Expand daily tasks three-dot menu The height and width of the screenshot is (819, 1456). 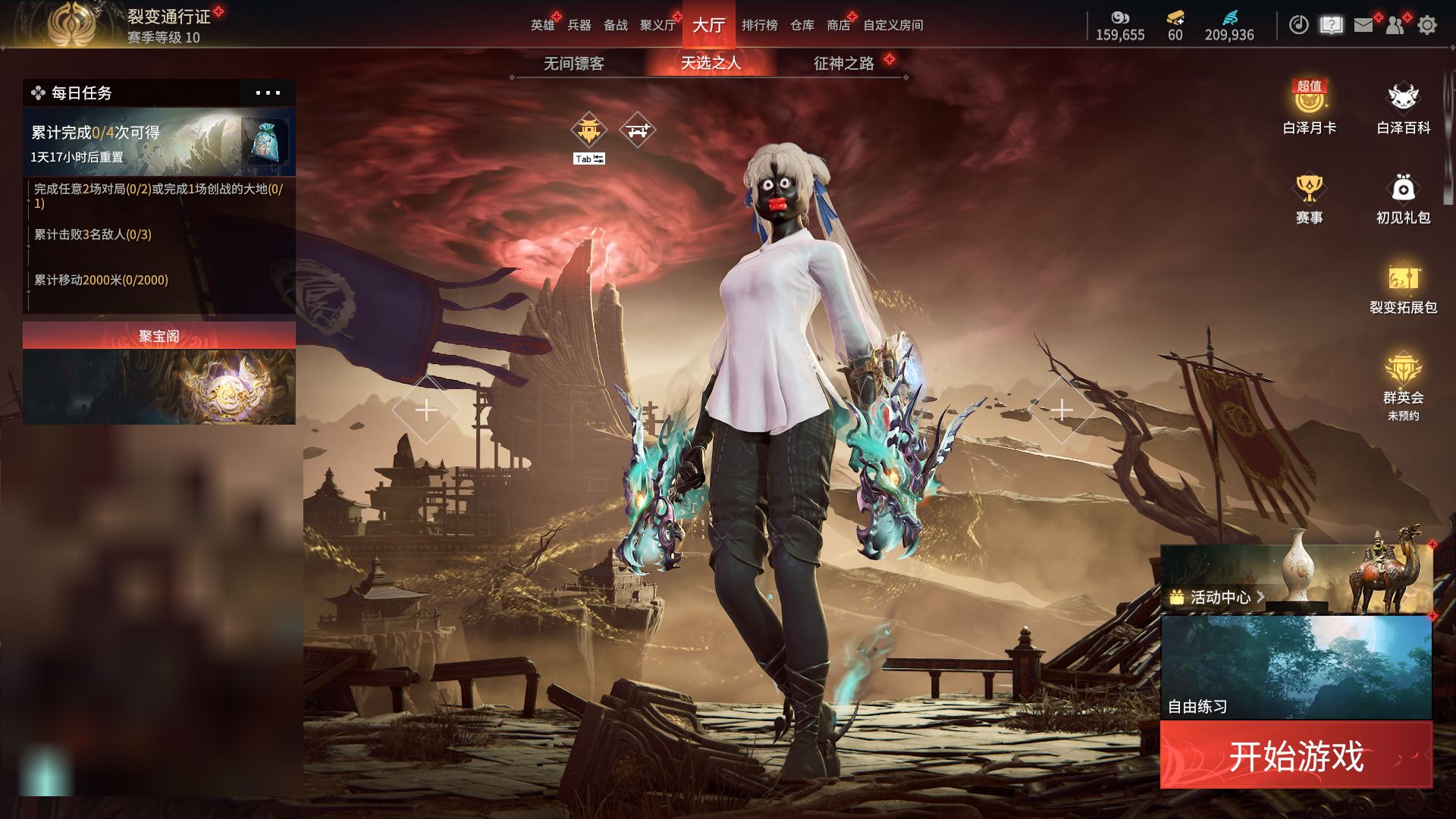pyautogui.click(x=268, y=93)
